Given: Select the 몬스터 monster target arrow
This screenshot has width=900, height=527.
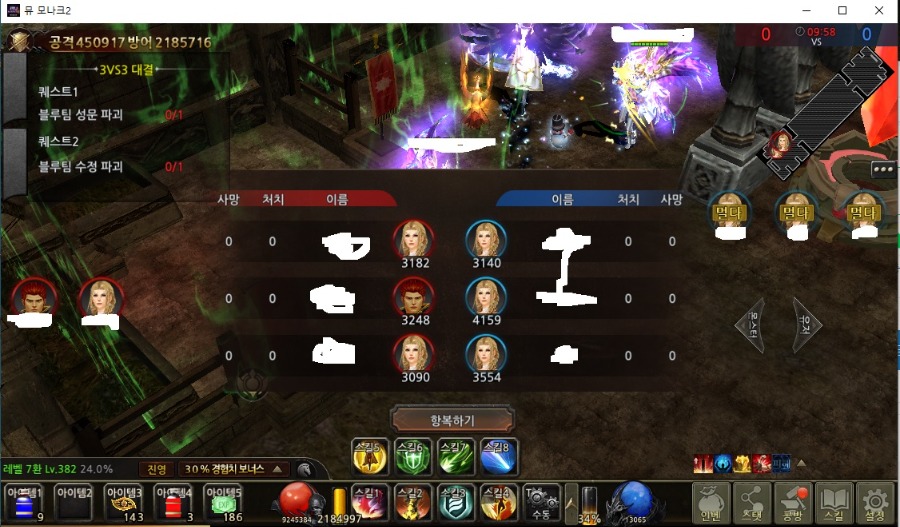Looking at the screenshot, I should click(751, 324).
